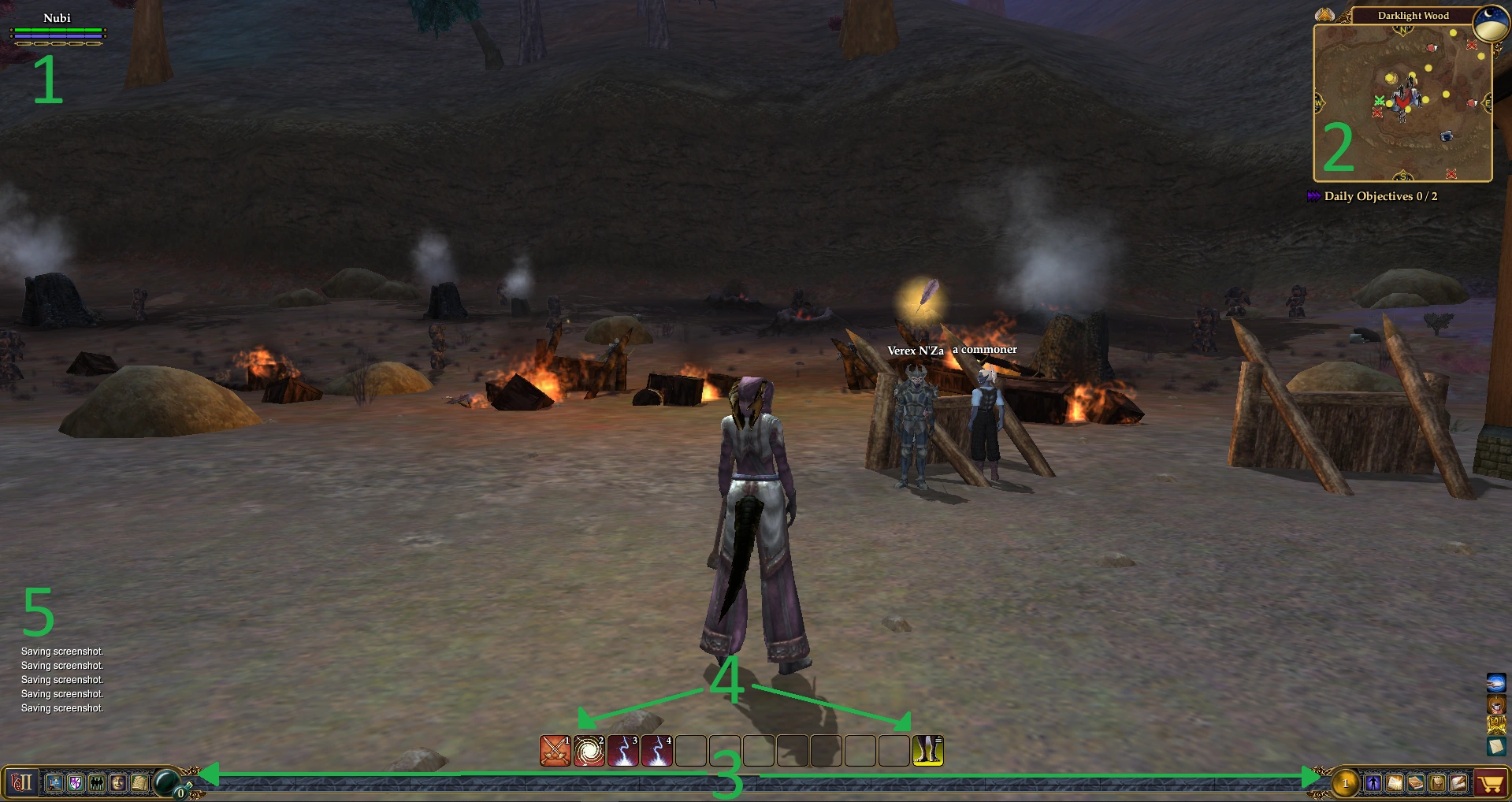Viewport: 1512px width, 802px height.
Task: Open the recipe book icon
Action: pyautogui.click(x=1415, y=783)
